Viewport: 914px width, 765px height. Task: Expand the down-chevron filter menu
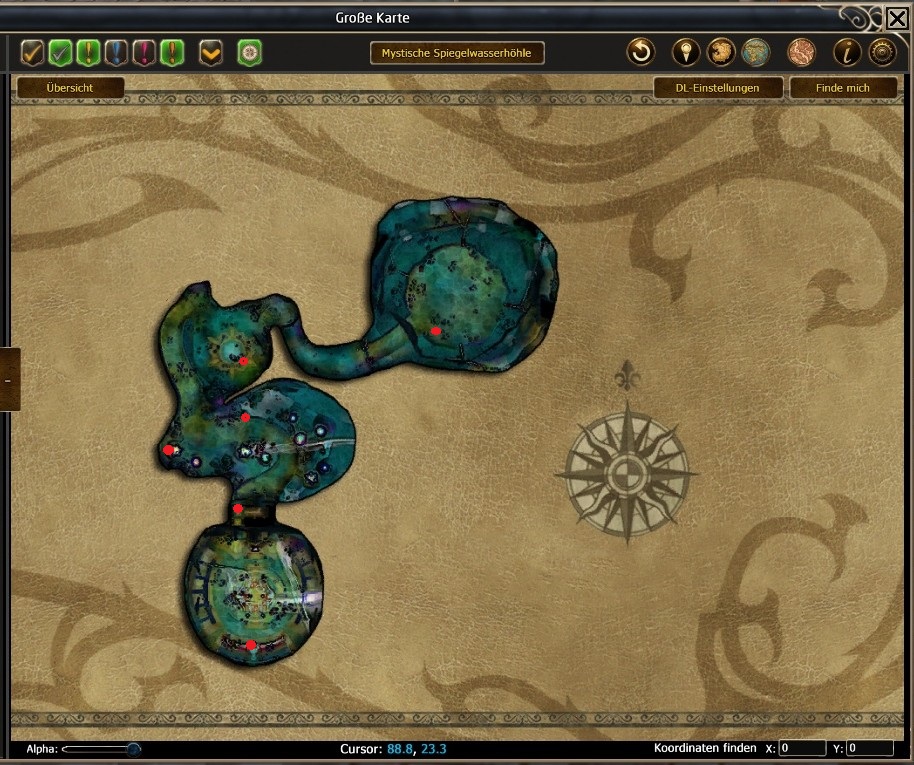211,52
